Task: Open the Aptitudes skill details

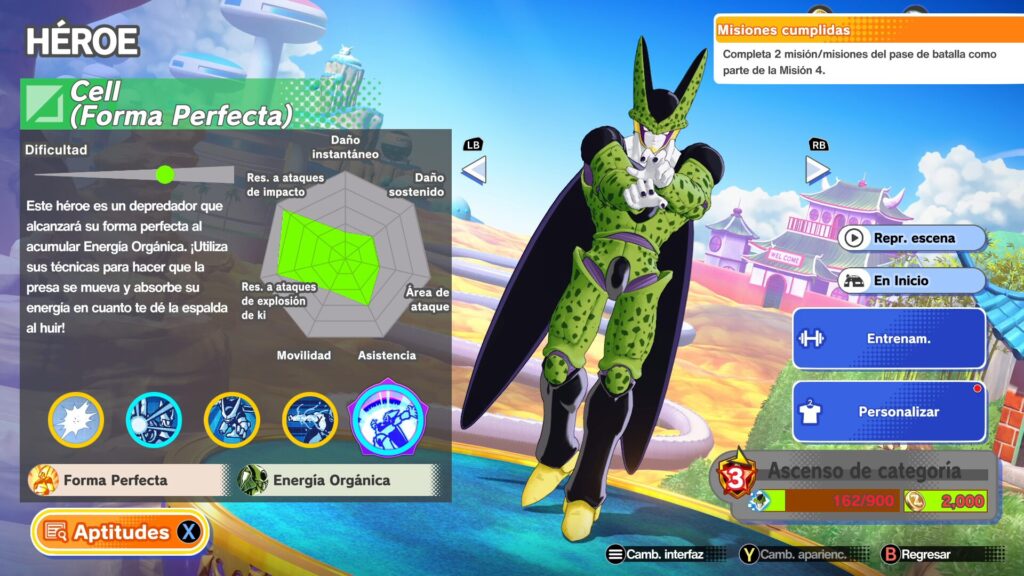Action: (120, 532)
